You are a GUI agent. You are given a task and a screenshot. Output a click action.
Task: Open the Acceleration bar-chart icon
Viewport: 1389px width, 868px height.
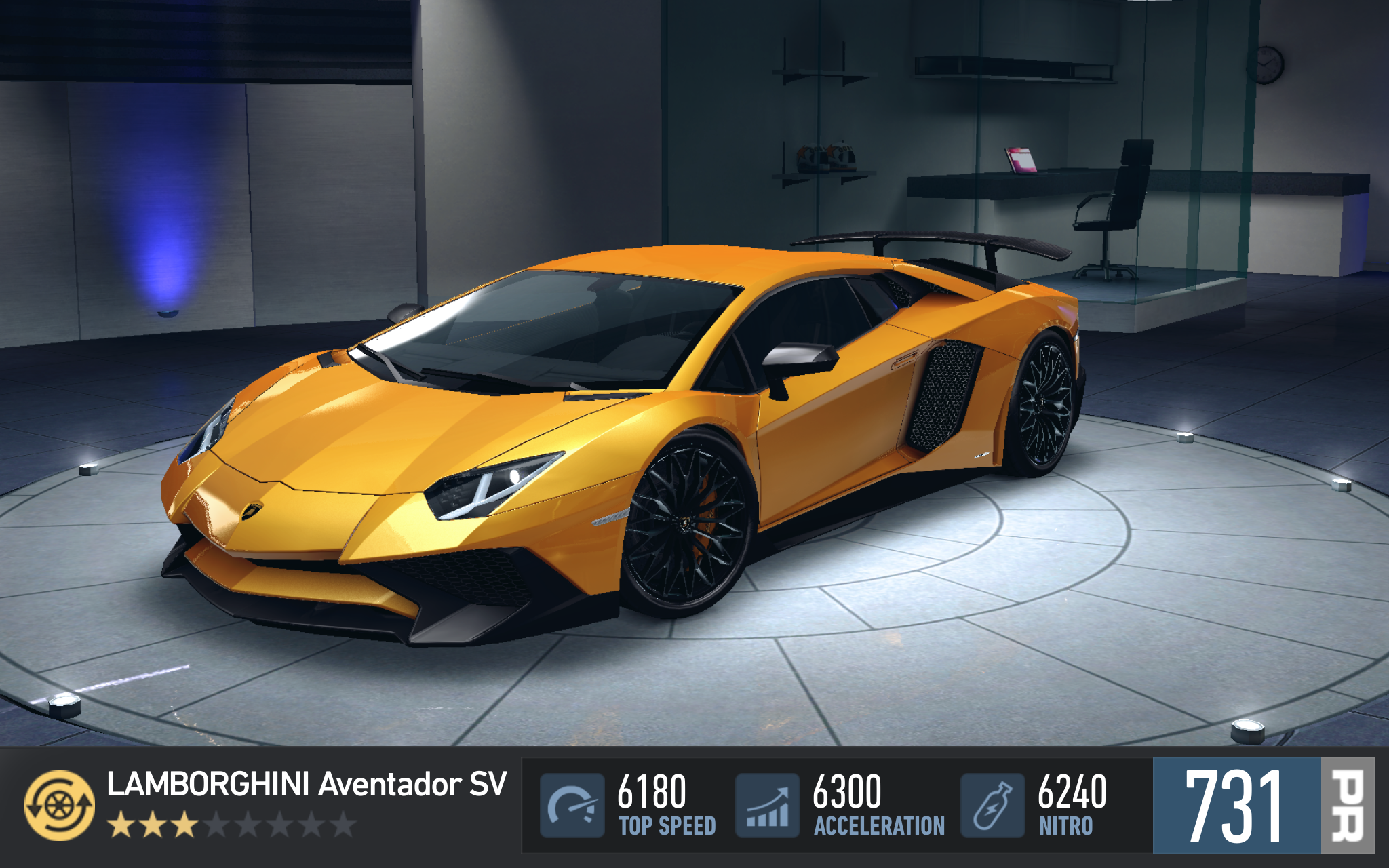coord(768,806)
